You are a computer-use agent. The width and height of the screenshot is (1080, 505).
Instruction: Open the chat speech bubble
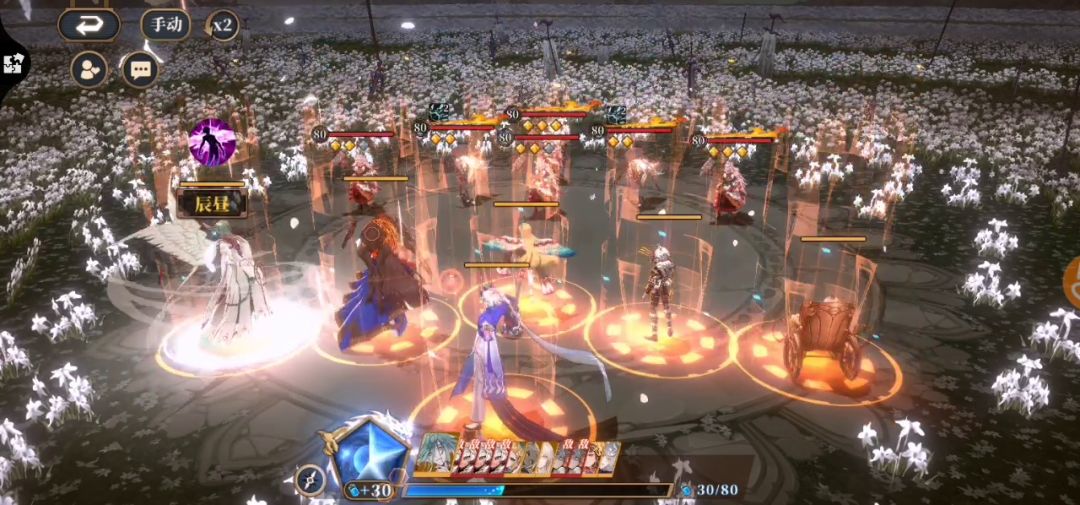pyautogui.click(x=140, y=70)
